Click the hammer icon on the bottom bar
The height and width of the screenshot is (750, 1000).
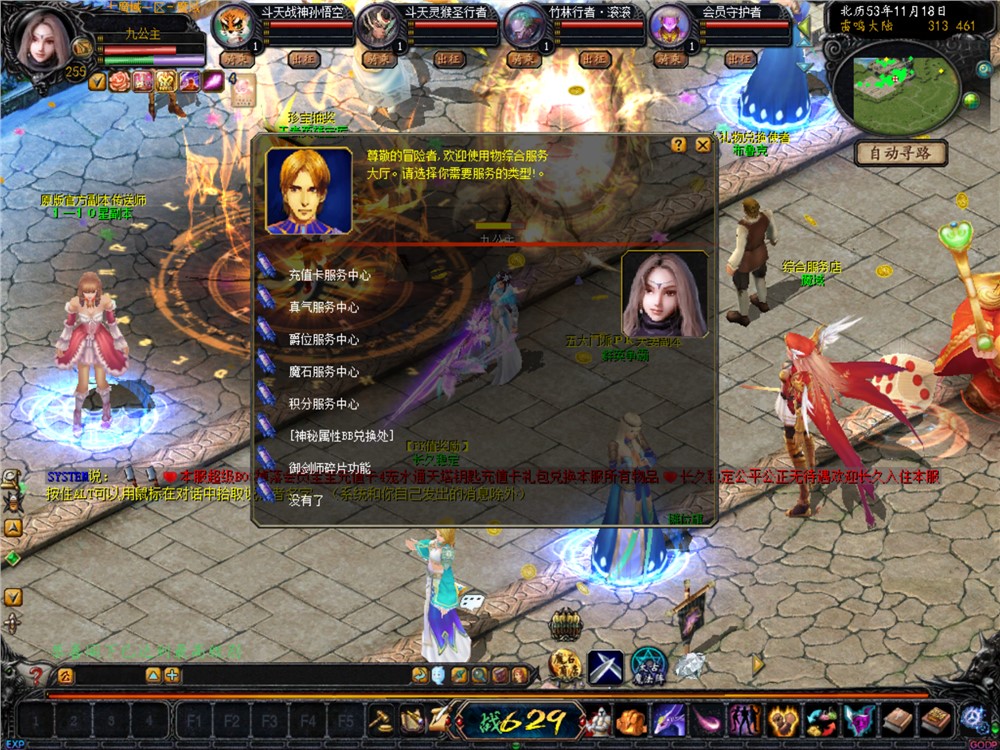(381, 719)
